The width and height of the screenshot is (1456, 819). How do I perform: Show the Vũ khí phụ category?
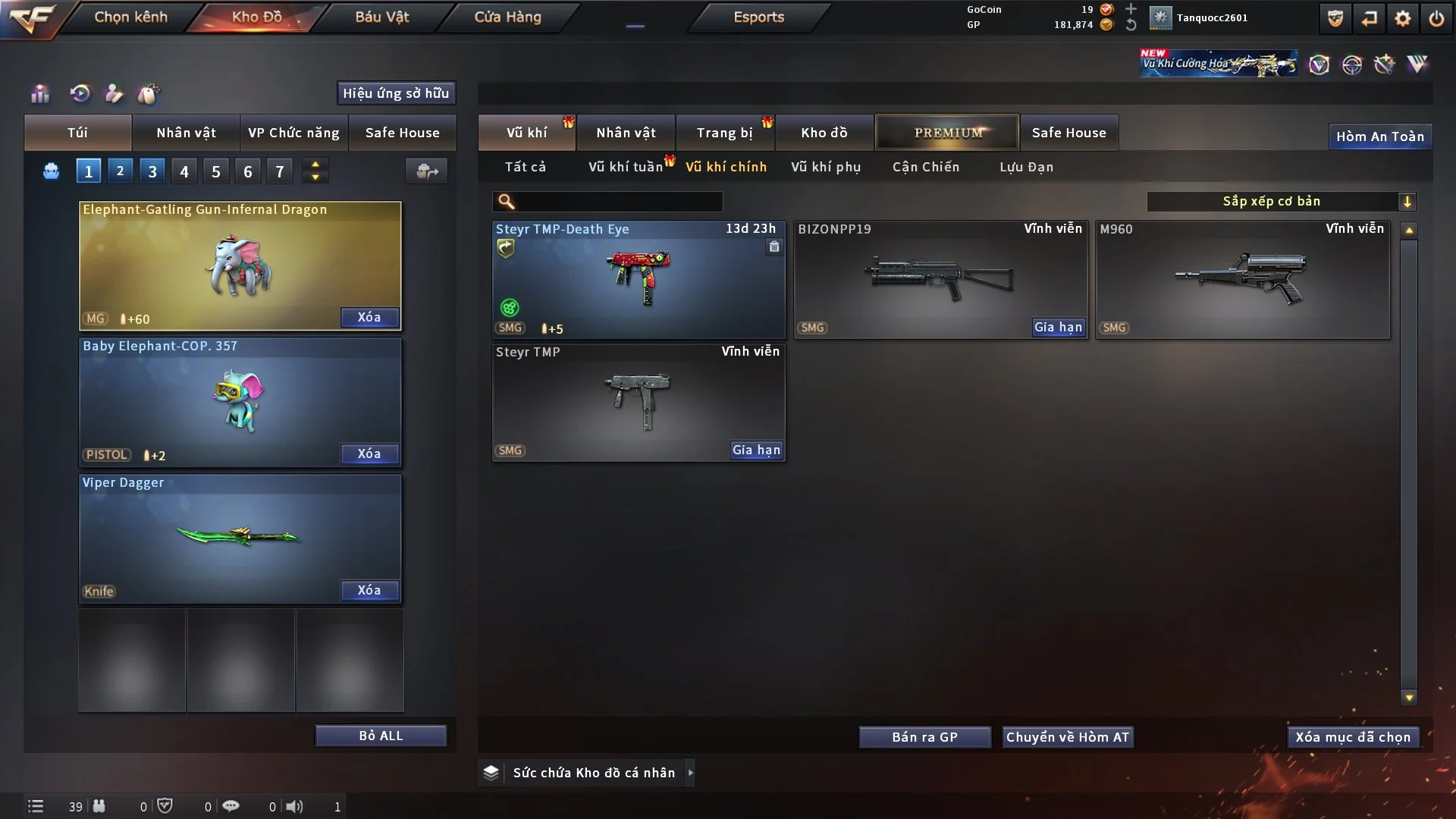pyautogui.click(x=826, y=167)
